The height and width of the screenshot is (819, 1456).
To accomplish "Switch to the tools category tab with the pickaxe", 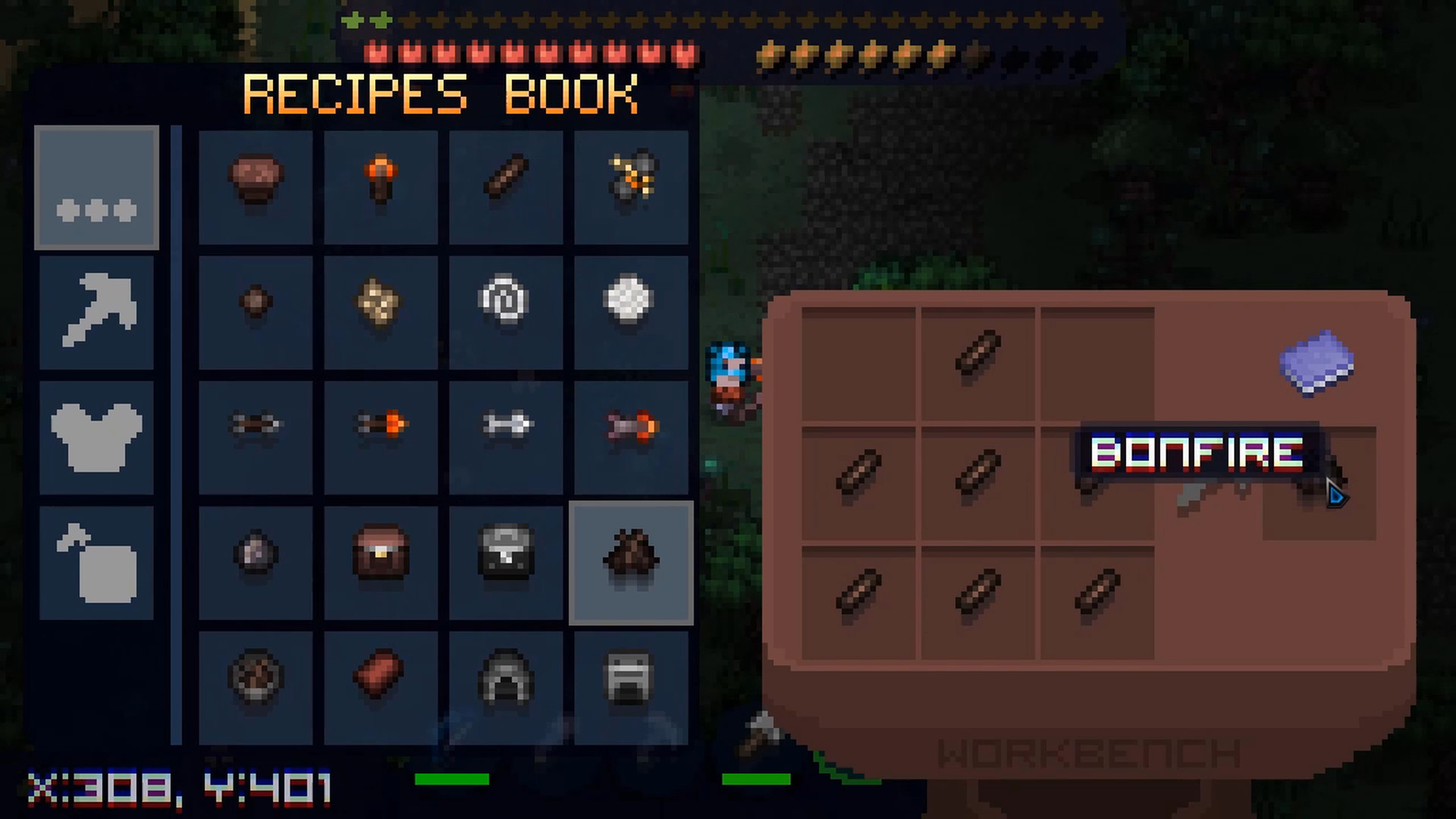I will [96, 312].
